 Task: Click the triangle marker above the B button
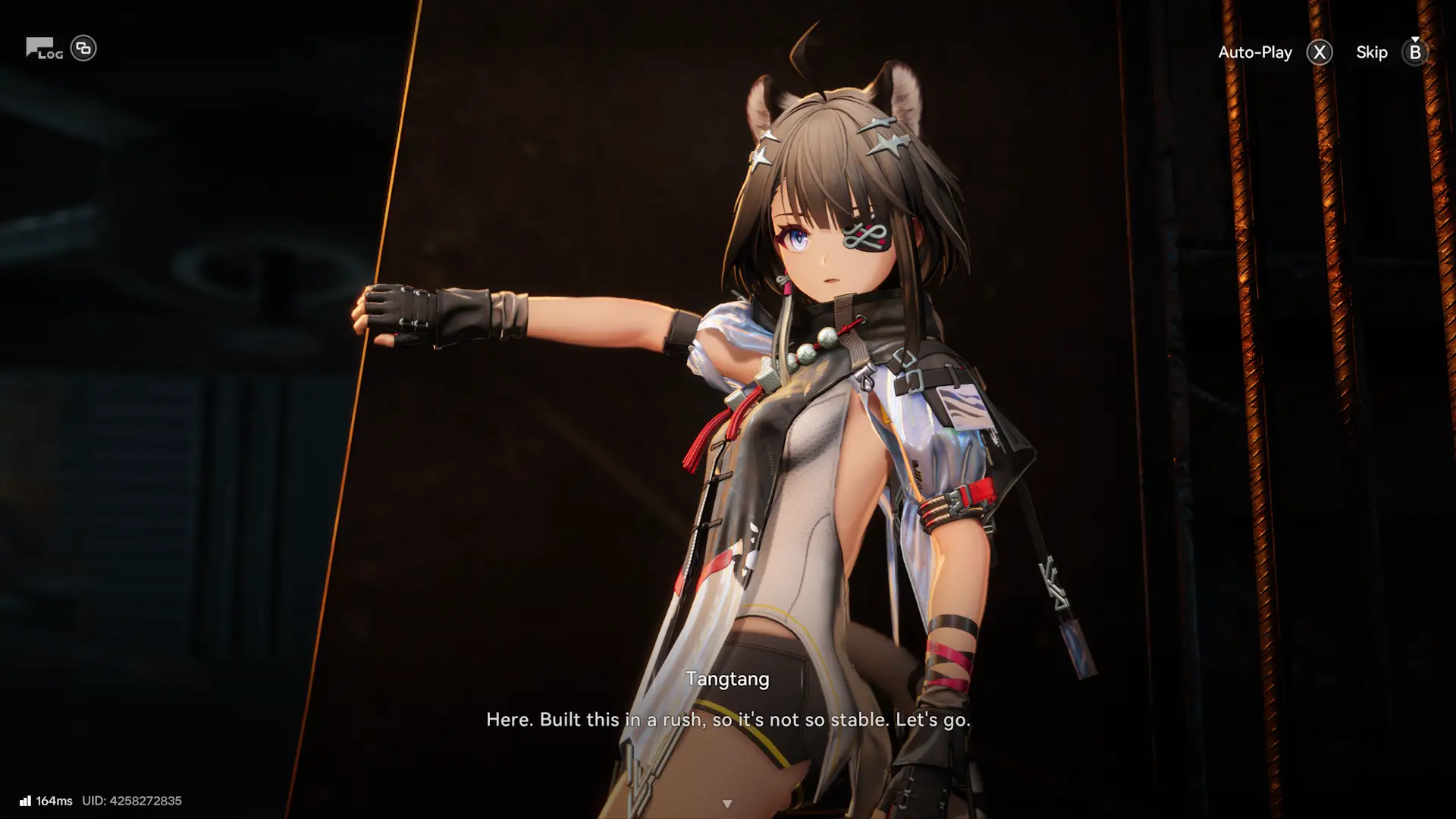point(1414,39)
